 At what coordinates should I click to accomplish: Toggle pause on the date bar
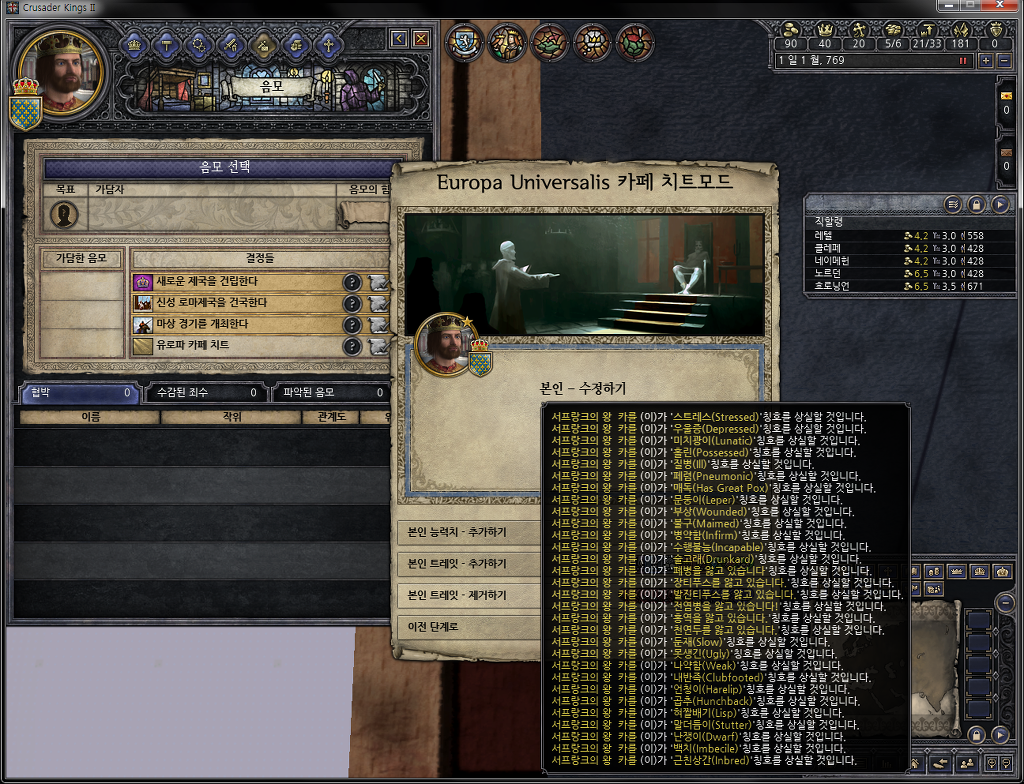965,61
